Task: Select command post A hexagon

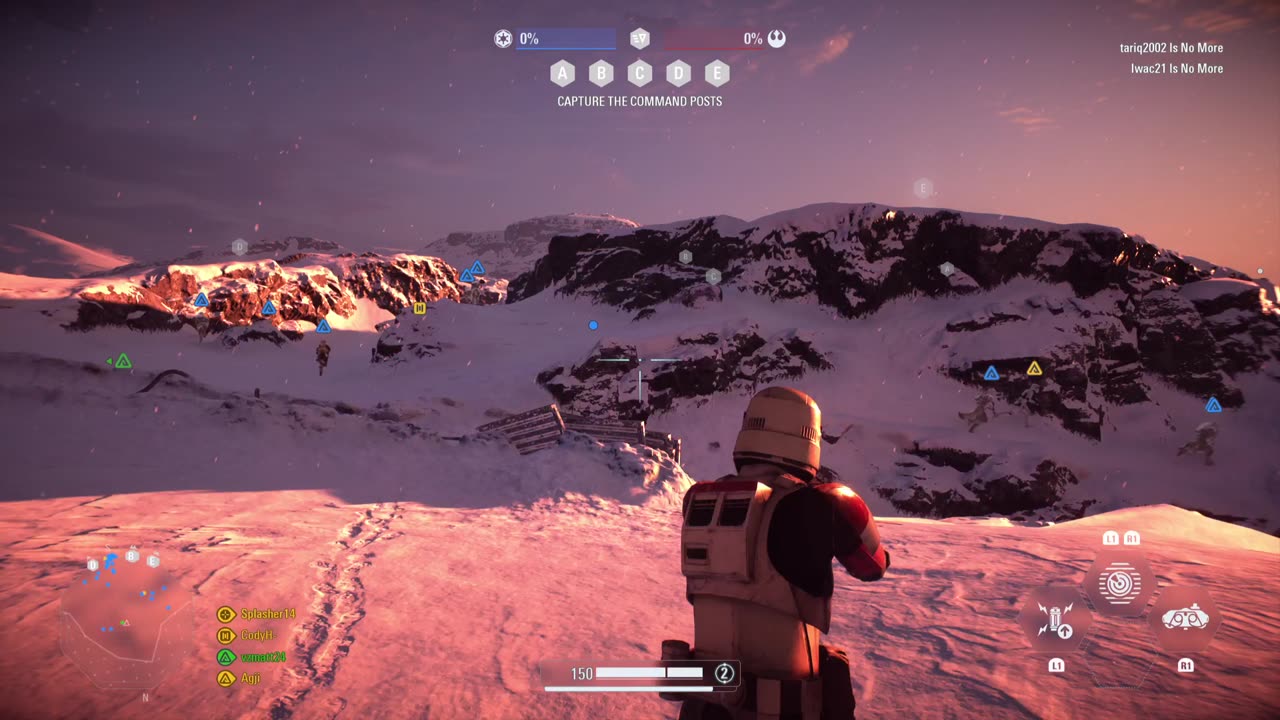Action: point(562,73)
